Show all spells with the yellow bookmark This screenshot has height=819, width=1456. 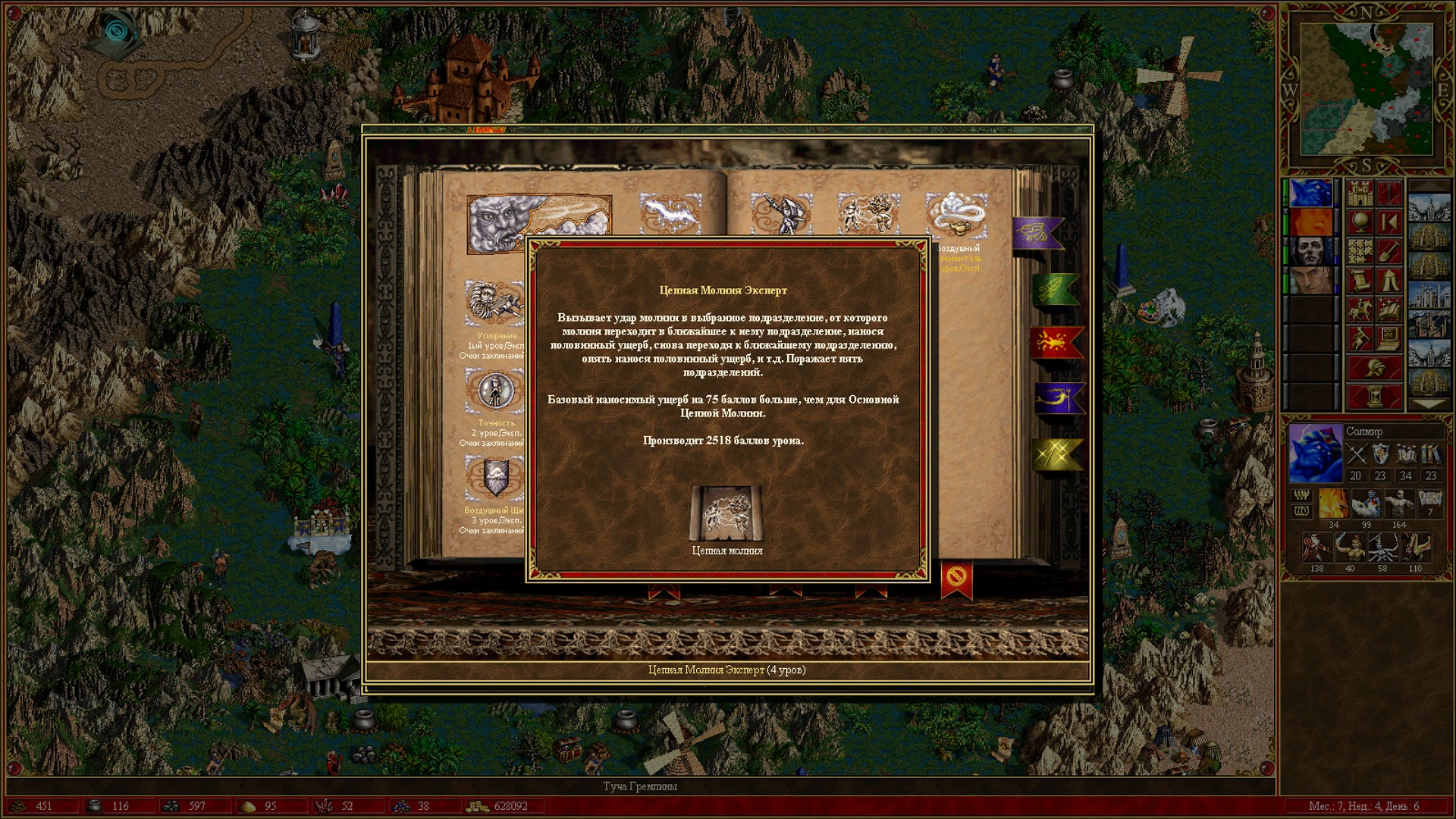pos(1057,453)
